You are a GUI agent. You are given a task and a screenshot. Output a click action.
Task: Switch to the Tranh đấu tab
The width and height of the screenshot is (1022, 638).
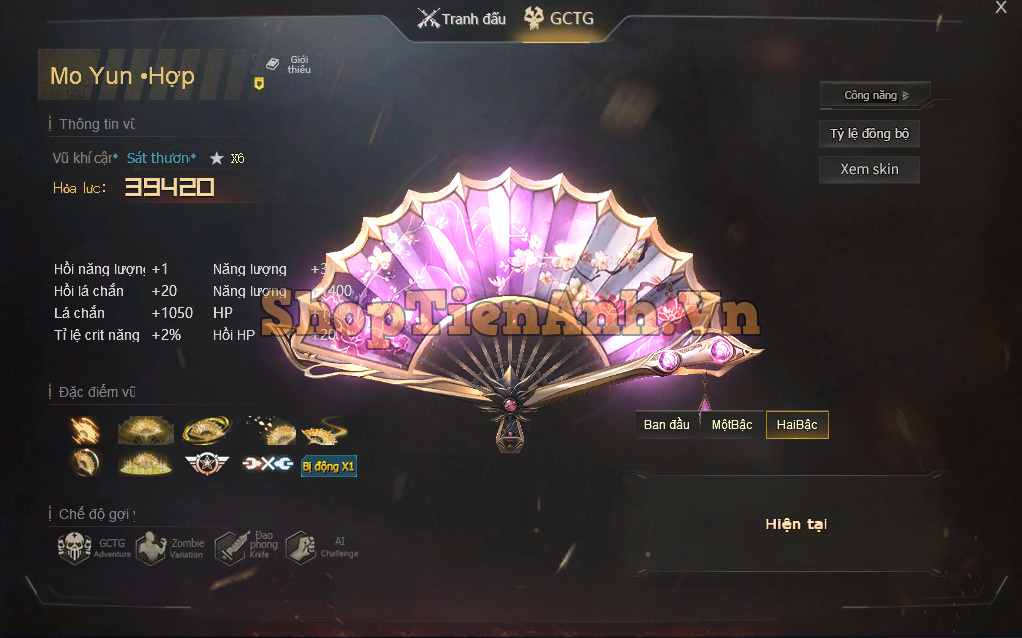pyautogui.click(x=462, y=18)
